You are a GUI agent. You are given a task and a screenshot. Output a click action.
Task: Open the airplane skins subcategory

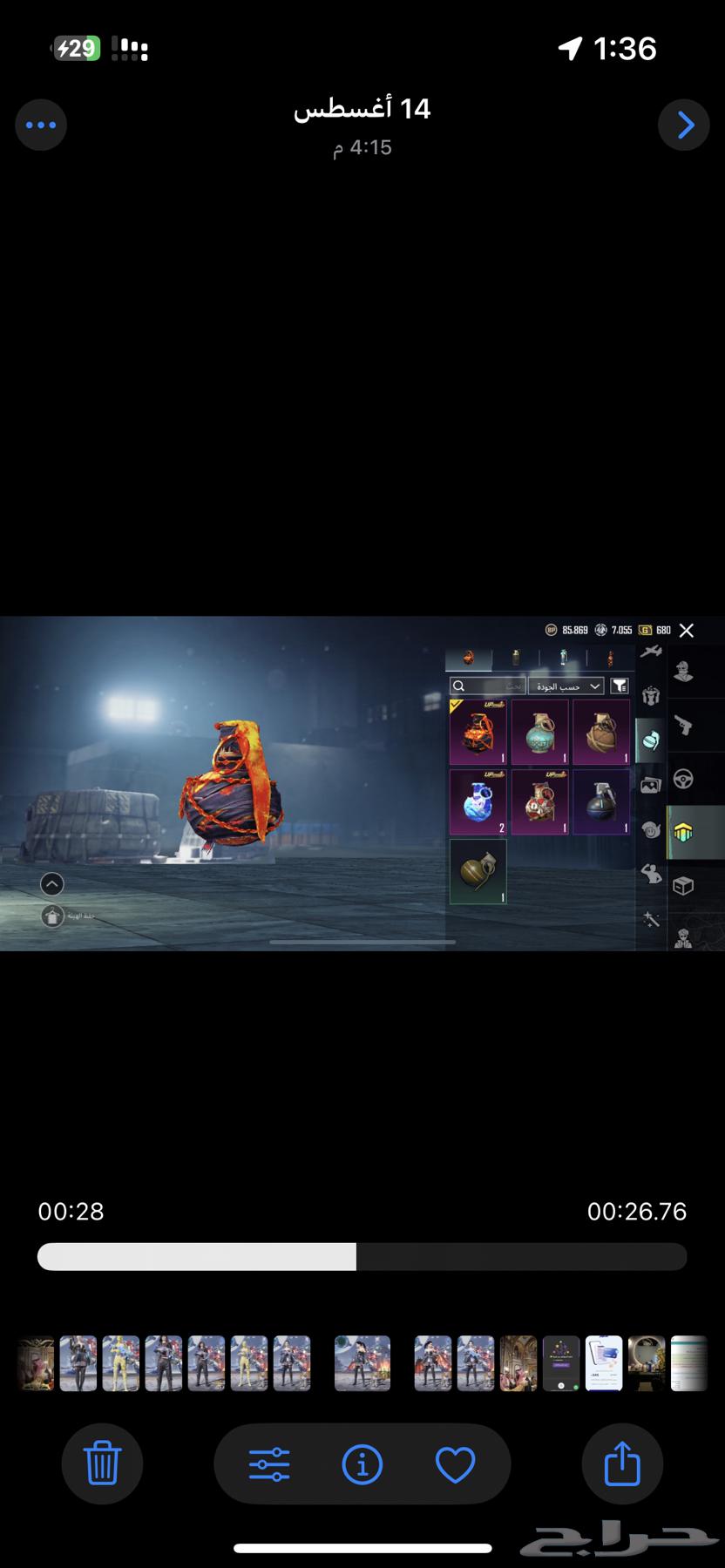pyautogui.click(x=650, y=651)
